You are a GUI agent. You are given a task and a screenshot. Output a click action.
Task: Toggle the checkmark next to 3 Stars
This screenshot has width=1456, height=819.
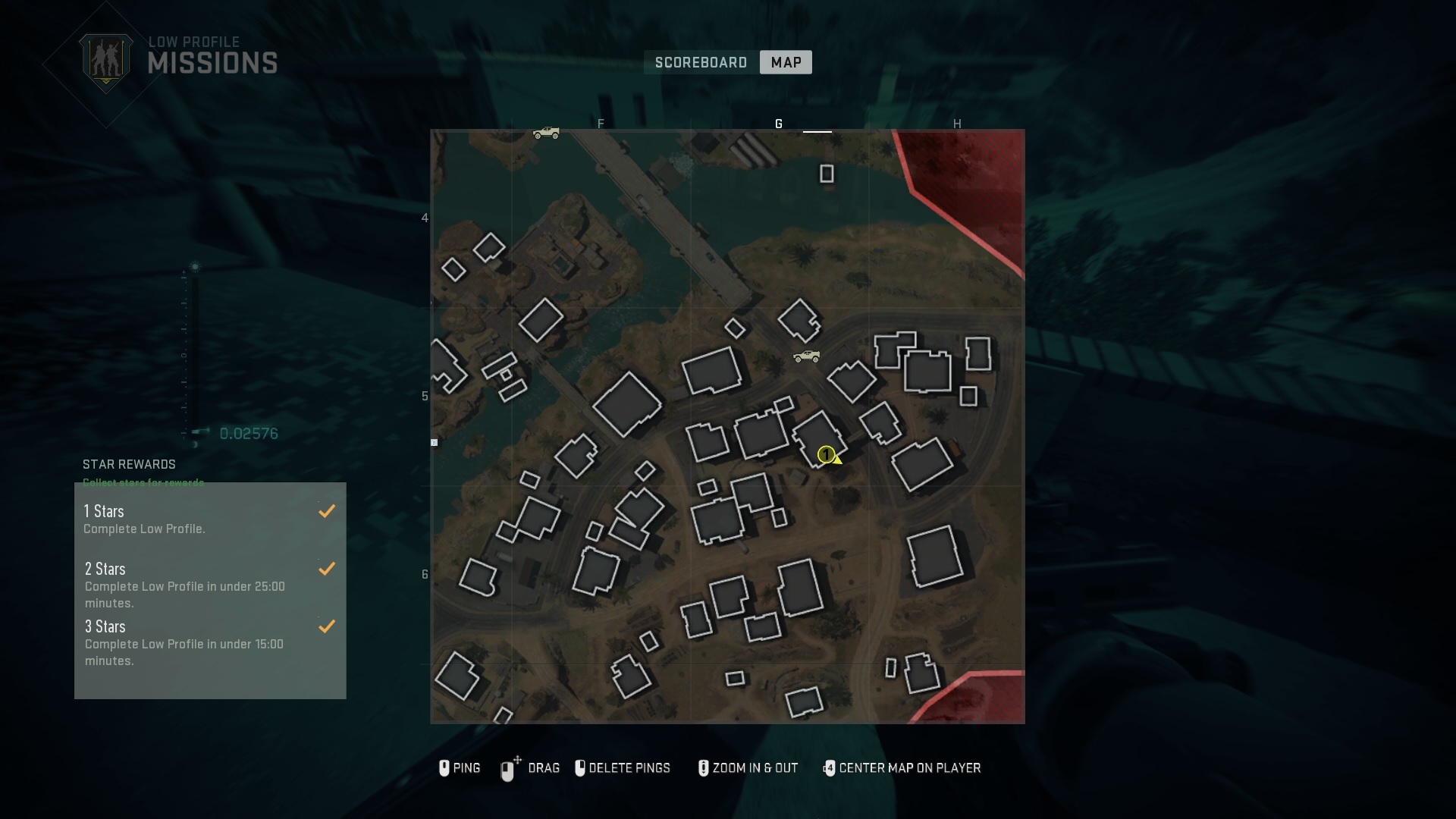point(326,626)
